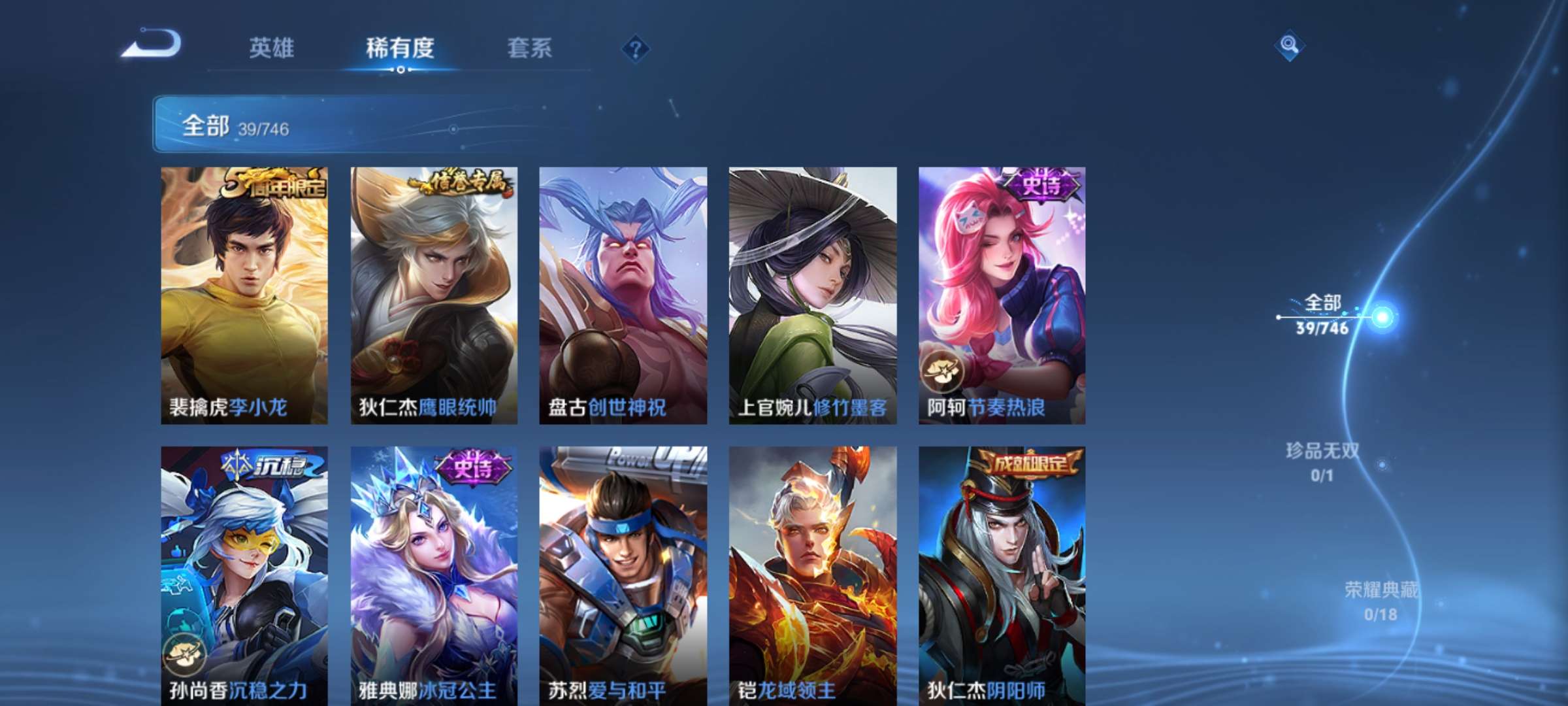Switch to the 英雄 tab

[272, 47]
